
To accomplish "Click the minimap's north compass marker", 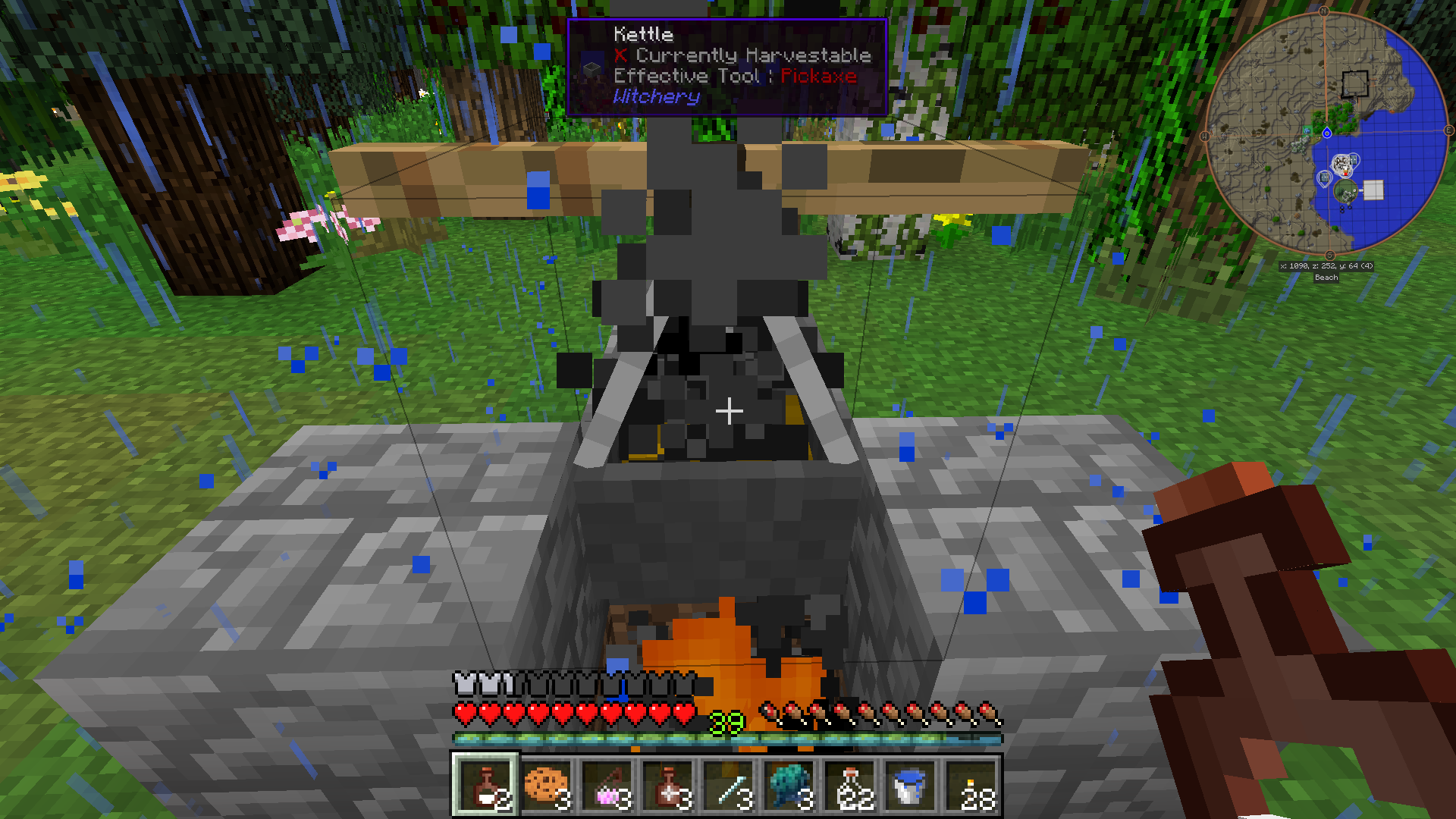I will coord(1324,11).
